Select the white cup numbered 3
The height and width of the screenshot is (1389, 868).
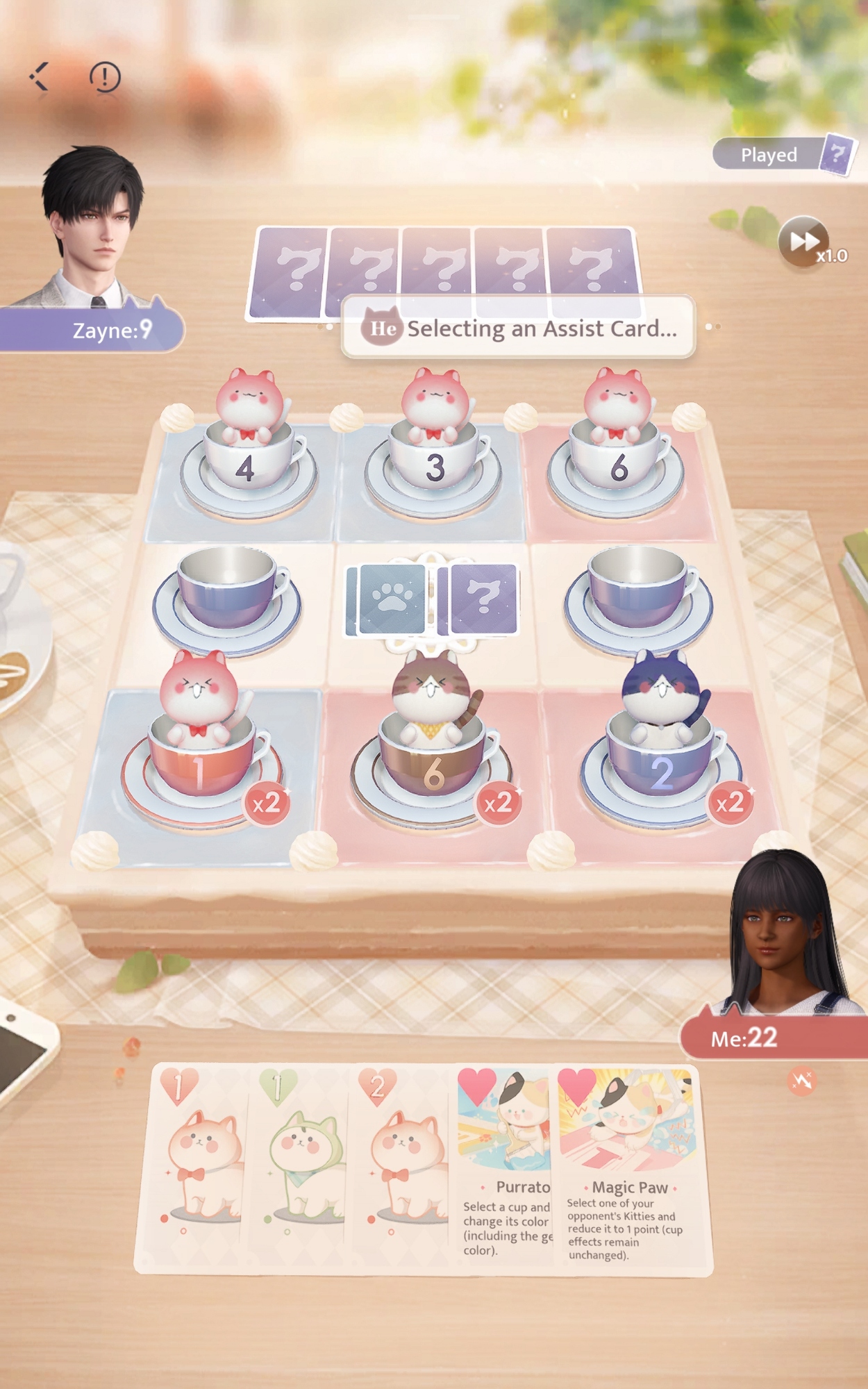pos(434,467)
